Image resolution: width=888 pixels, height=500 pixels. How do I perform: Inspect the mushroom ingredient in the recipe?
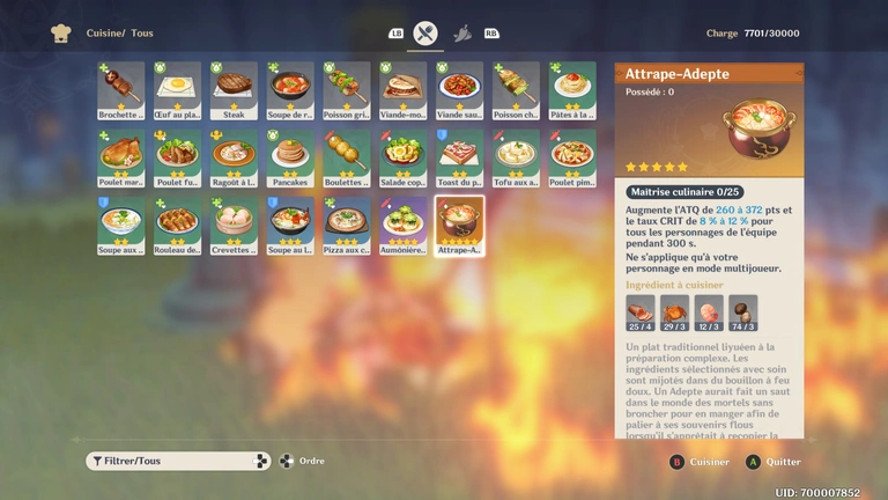coord(743,314)
